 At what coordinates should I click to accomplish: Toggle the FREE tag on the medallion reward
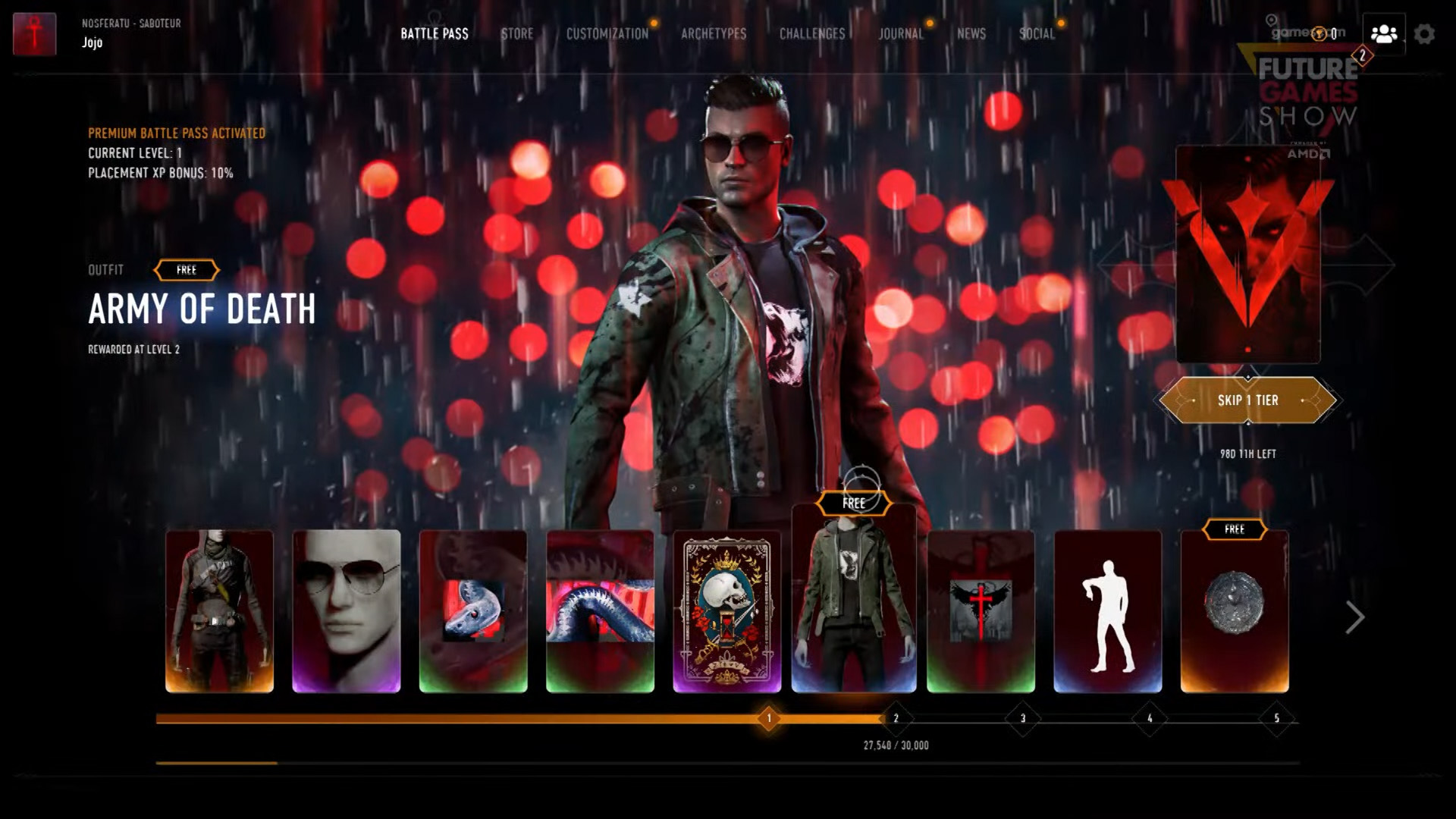tap(1234, 529)
